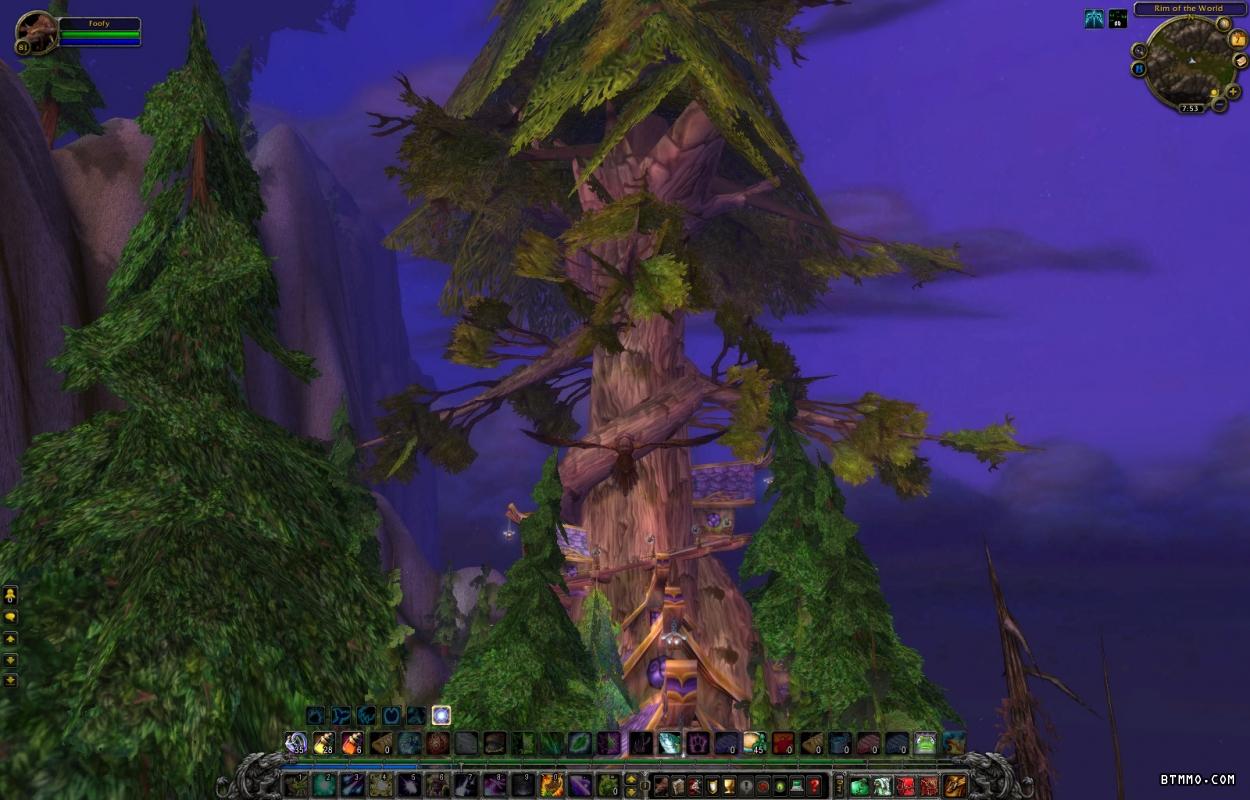Toggle the world map scroll button
Viewport: 1250px width, 800px height.
pyautogui.click(x=1240, y=61)
